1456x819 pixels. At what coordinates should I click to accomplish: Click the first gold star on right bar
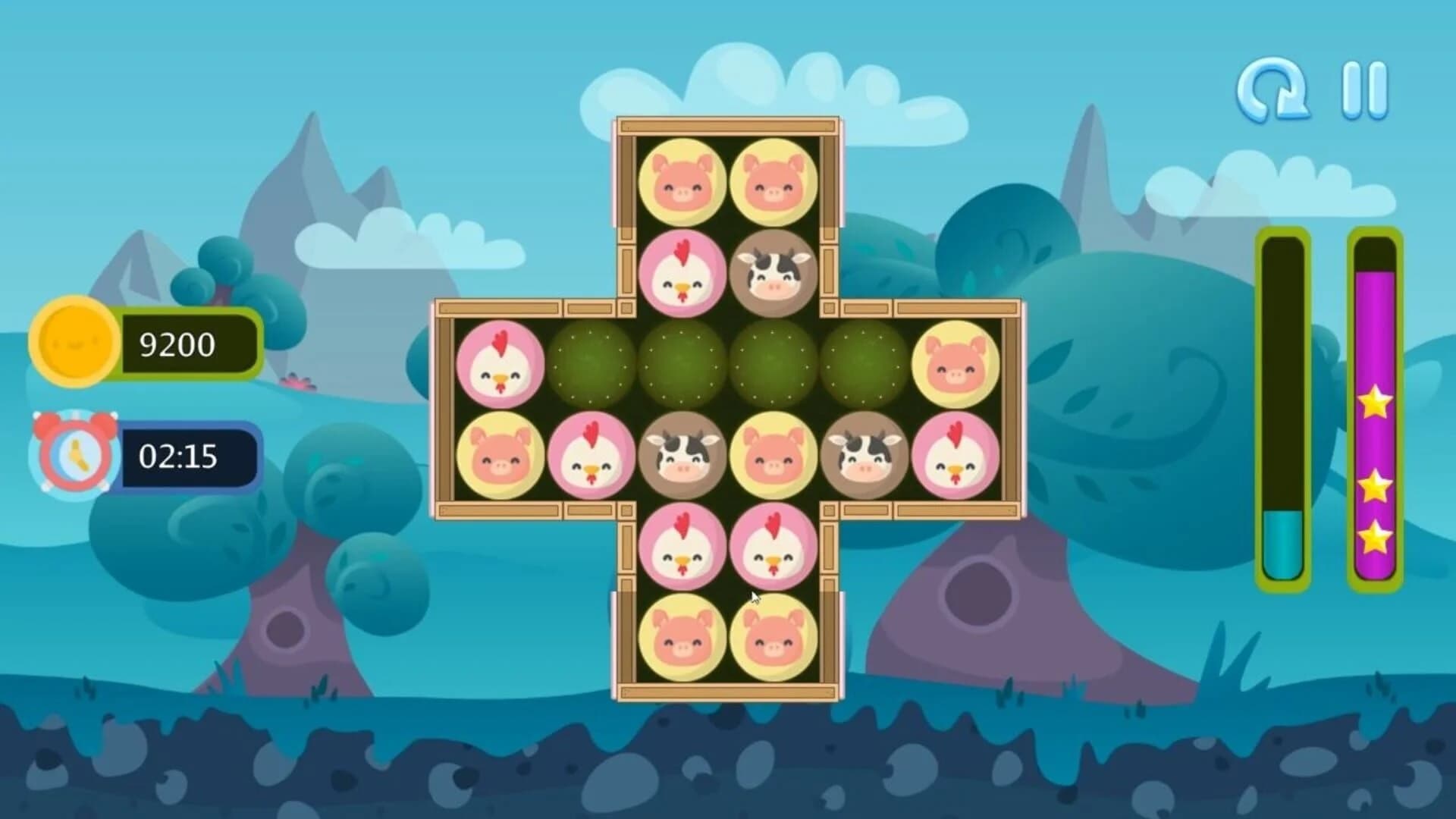tap(1375, 404)
